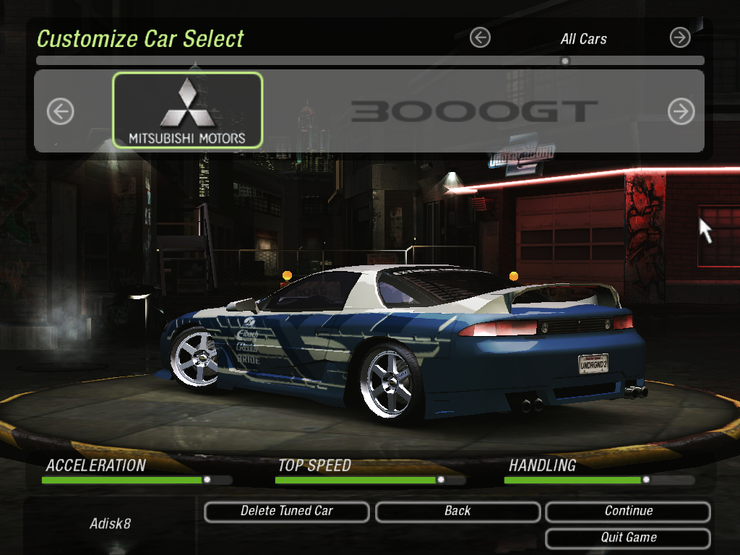Screen dimensions: 740x555
Task: Quit Game from the car select screen
Action: tap(628, 538)
